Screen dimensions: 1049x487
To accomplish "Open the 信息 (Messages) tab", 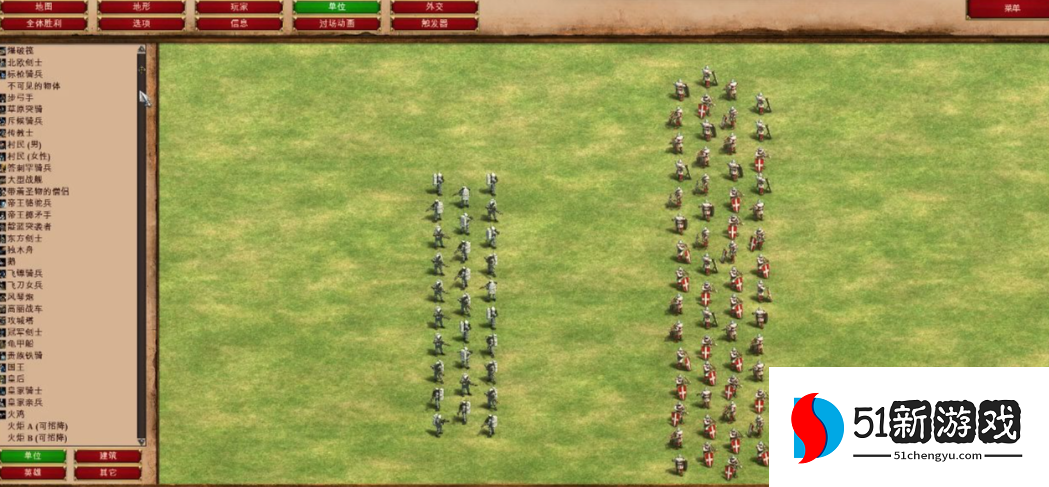I will tap(239, 23).
